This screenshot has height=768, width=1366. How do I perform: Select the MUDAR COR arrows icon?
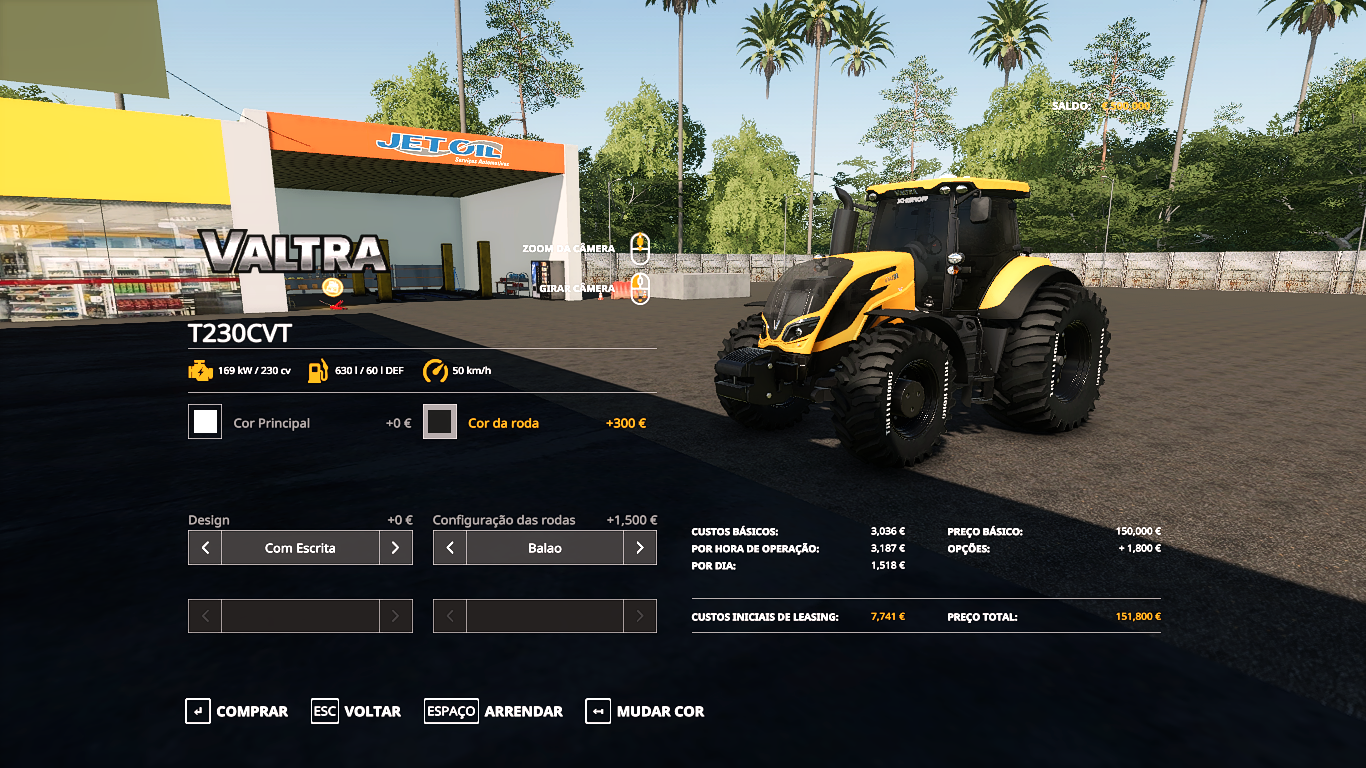coord(599,711)
